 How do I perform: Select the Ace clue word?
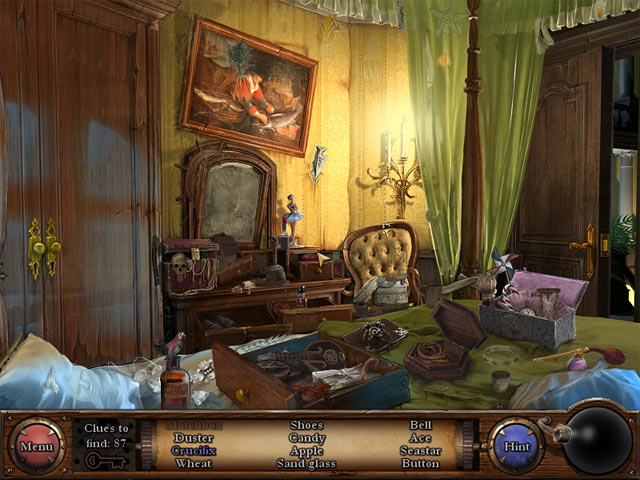tap(421, 438)
